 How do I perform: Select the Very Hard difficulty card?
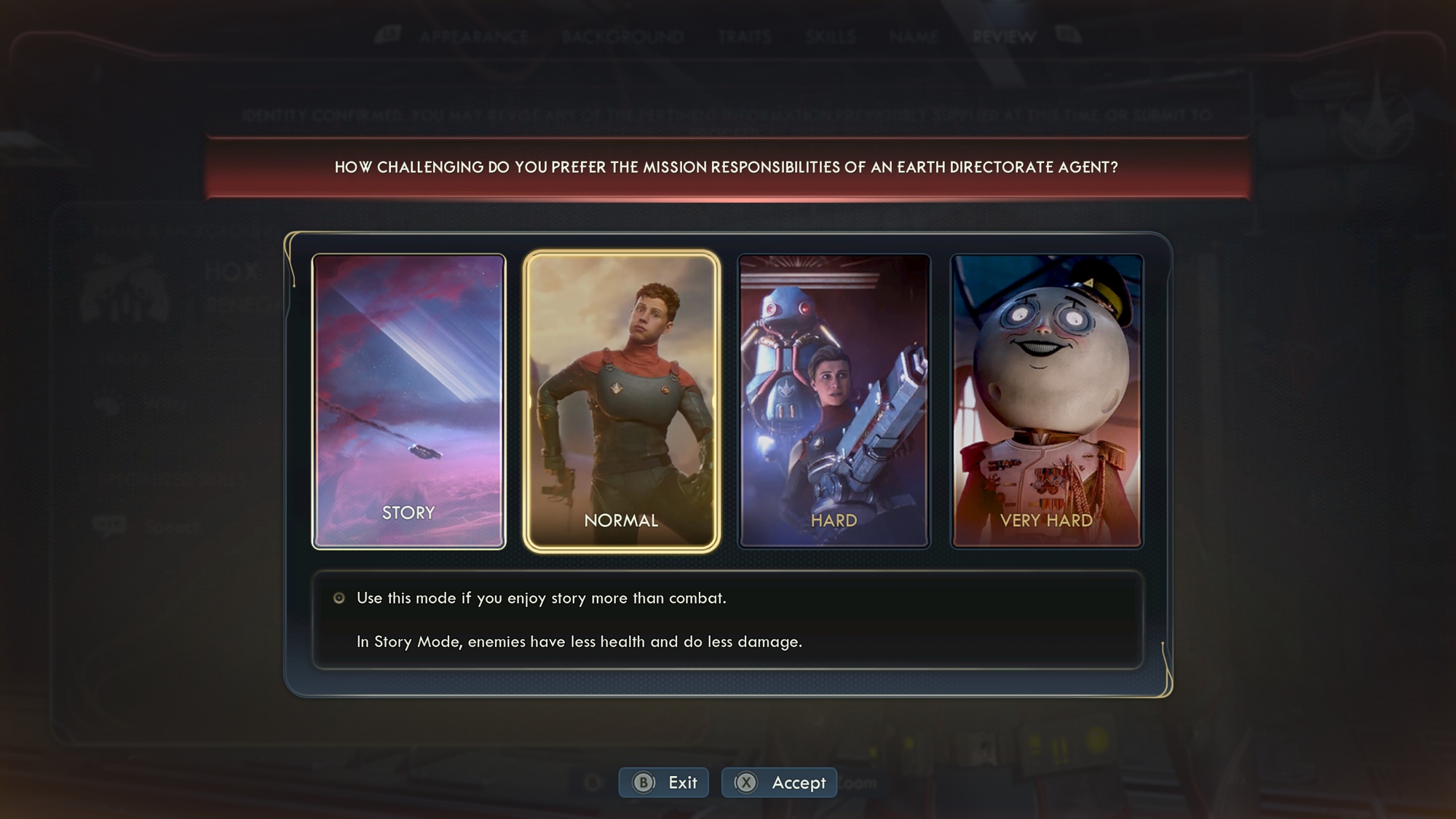click(1046, 401)
